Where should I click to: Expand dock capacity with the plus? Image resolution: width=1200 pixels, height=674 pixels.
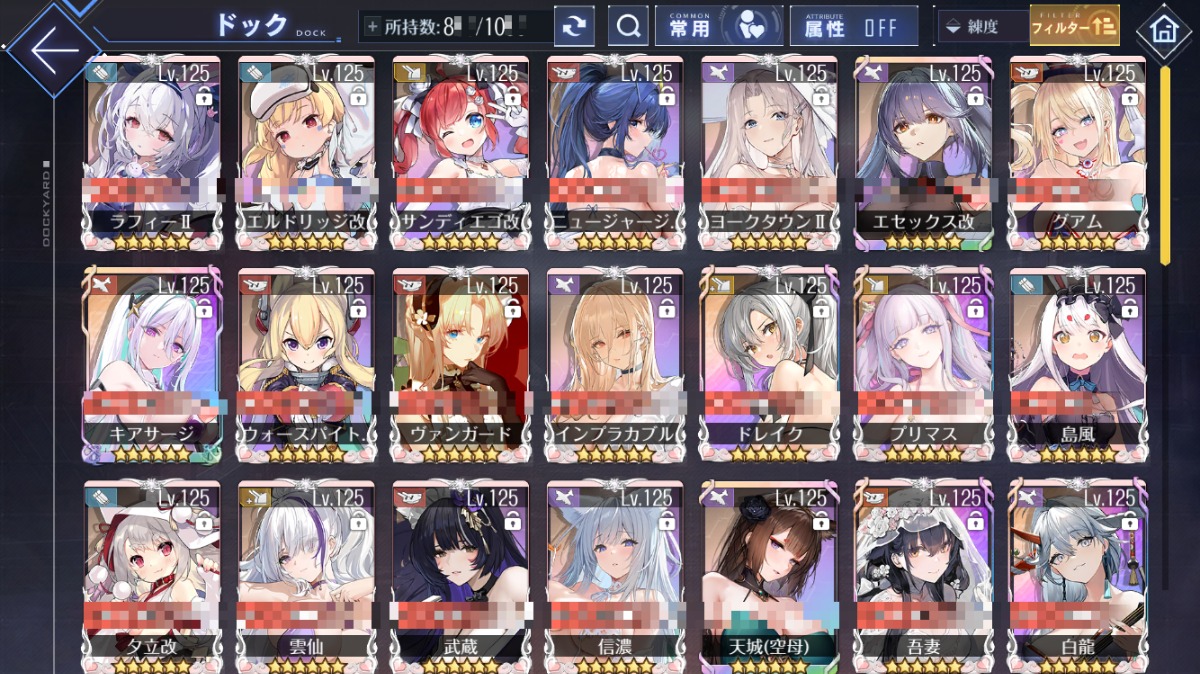373,27
